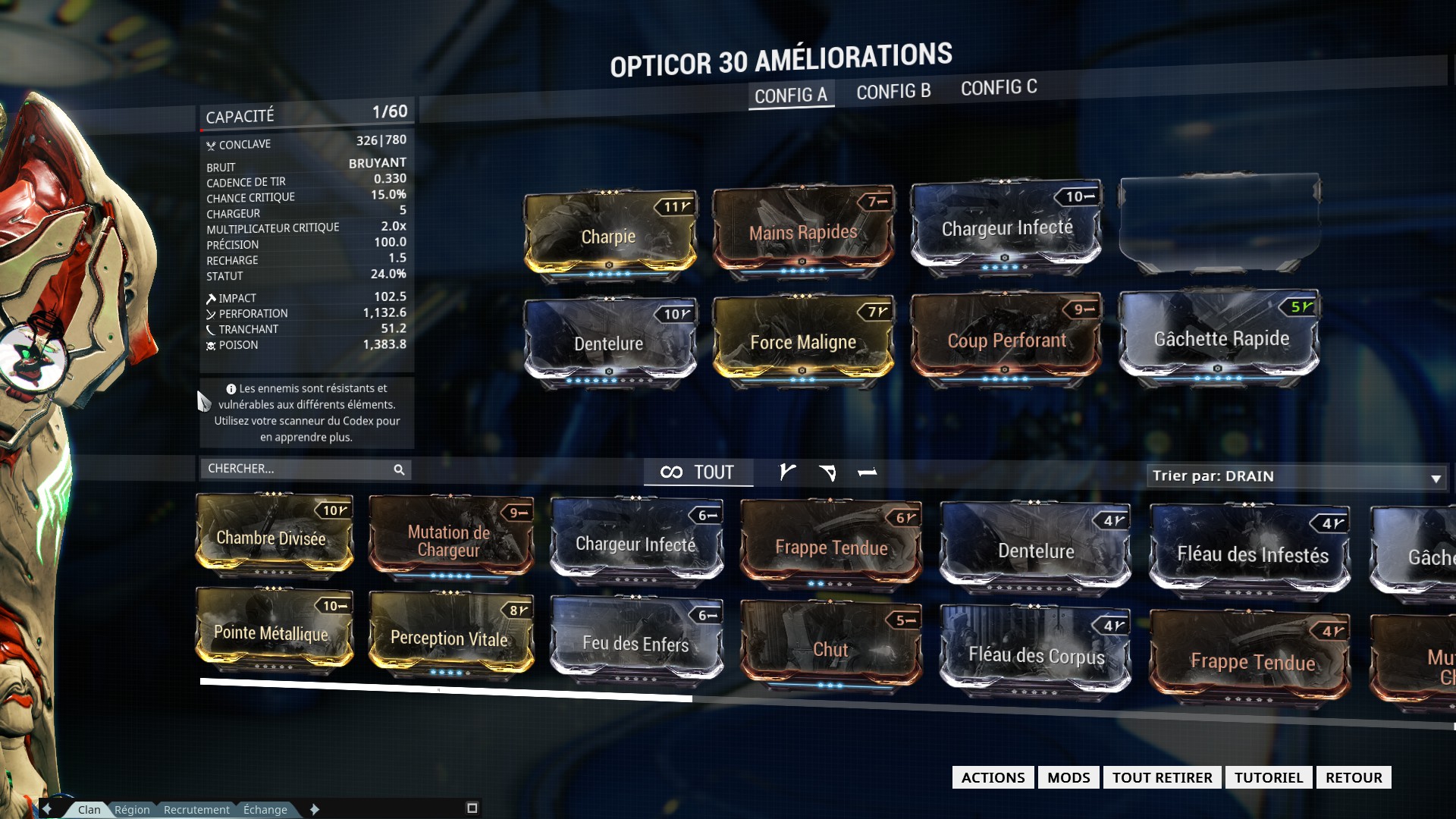Select the equipped Charpie mod
1456x819 pixels.
[x=609, y=234]
